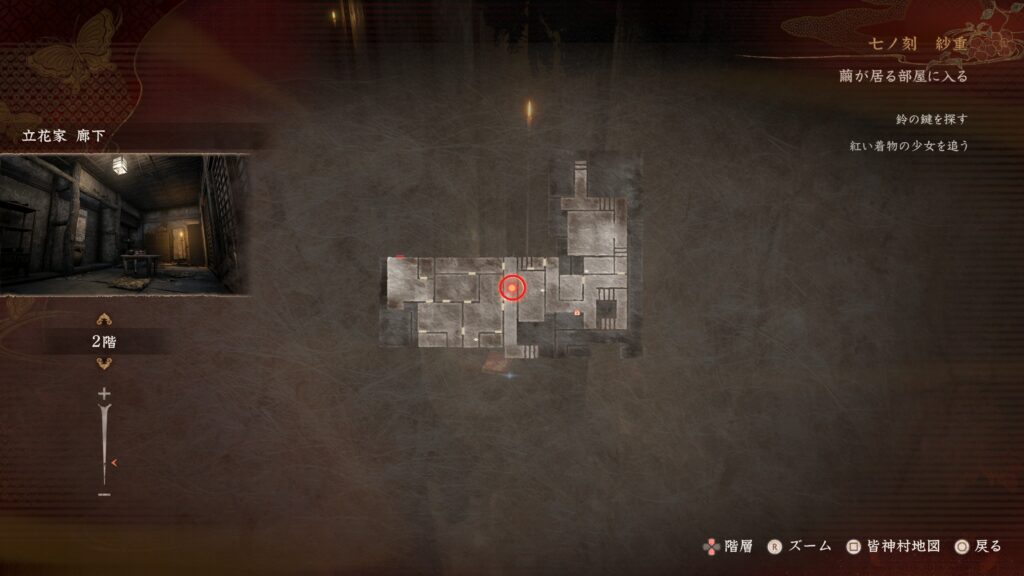Select the 2階 floor label
This screenshot has height=576, width=1024.
click(104, 341)
